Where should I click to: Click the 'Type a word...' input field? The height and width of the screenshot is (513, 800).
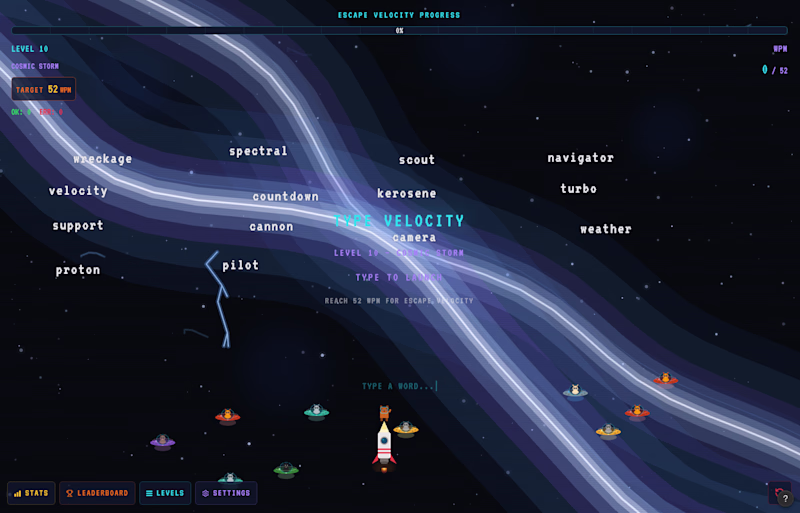(400, 386)
